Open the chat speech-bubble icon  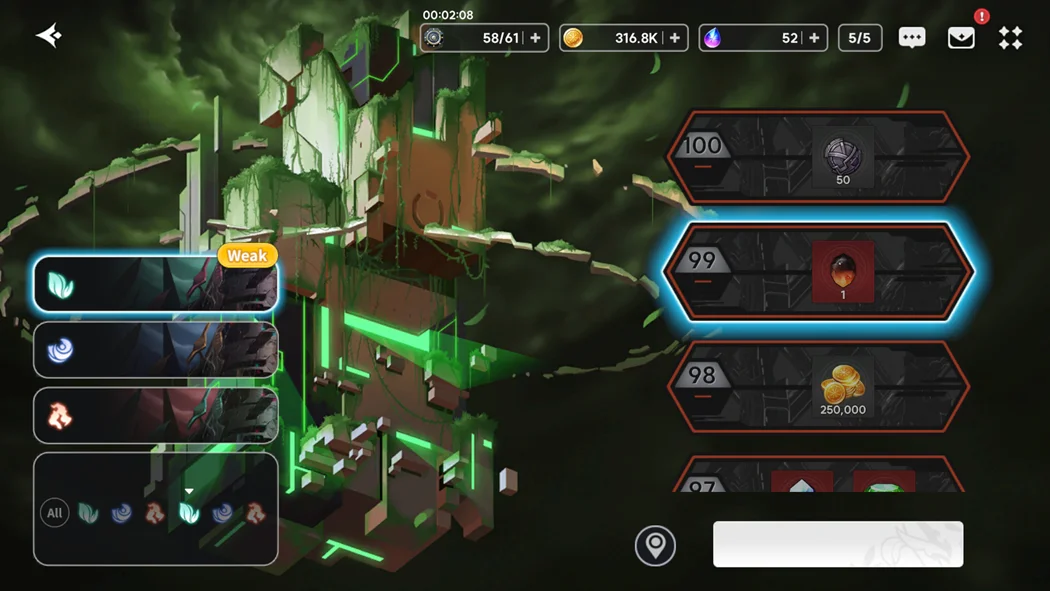pos(911,38)
